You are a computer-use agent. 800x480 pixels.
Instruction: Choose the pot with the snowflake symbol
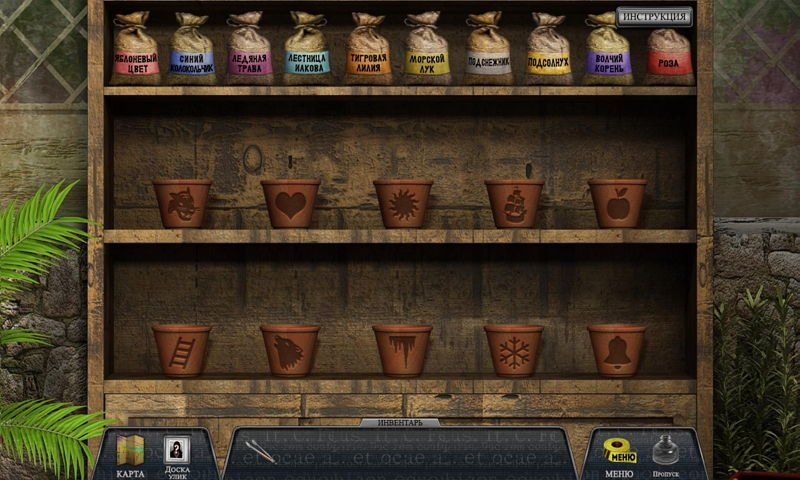click(514, 350)
